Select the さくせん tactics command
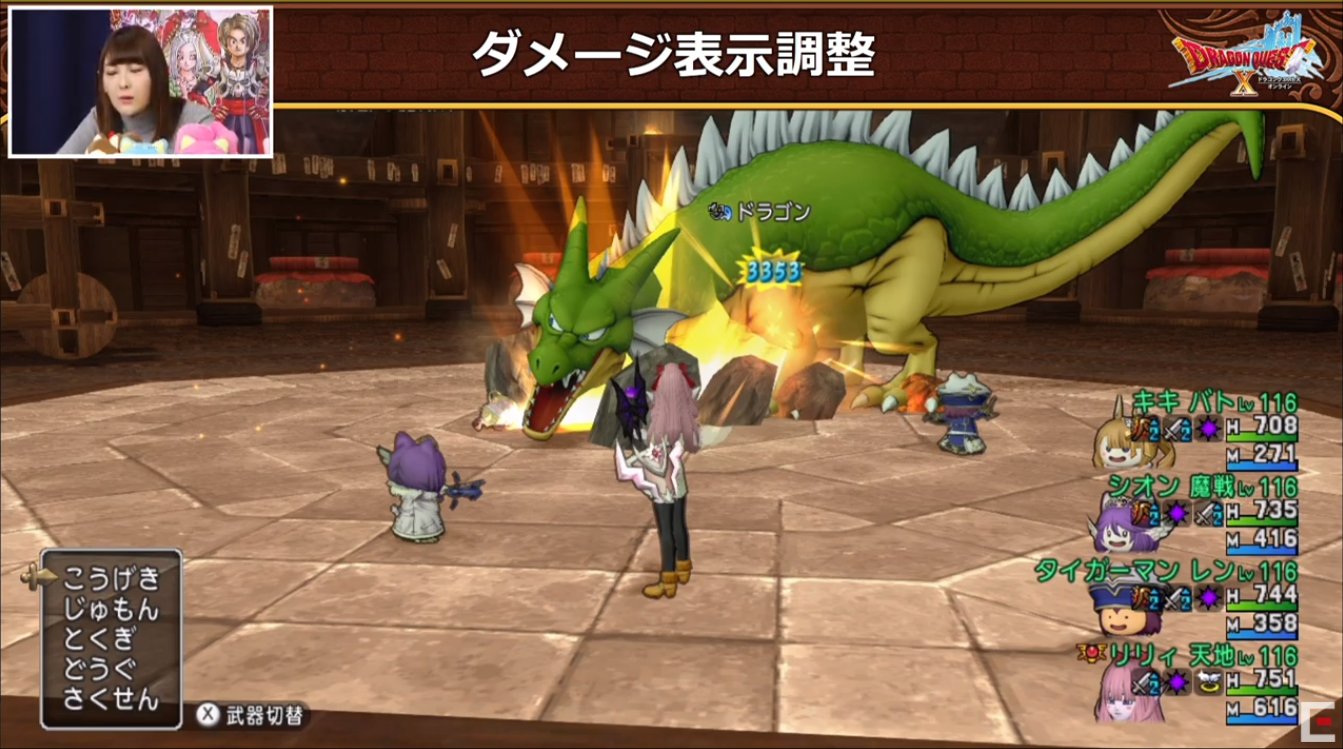Image resolution: width=1343 pixels, height=749 pixels. (110, 700)
